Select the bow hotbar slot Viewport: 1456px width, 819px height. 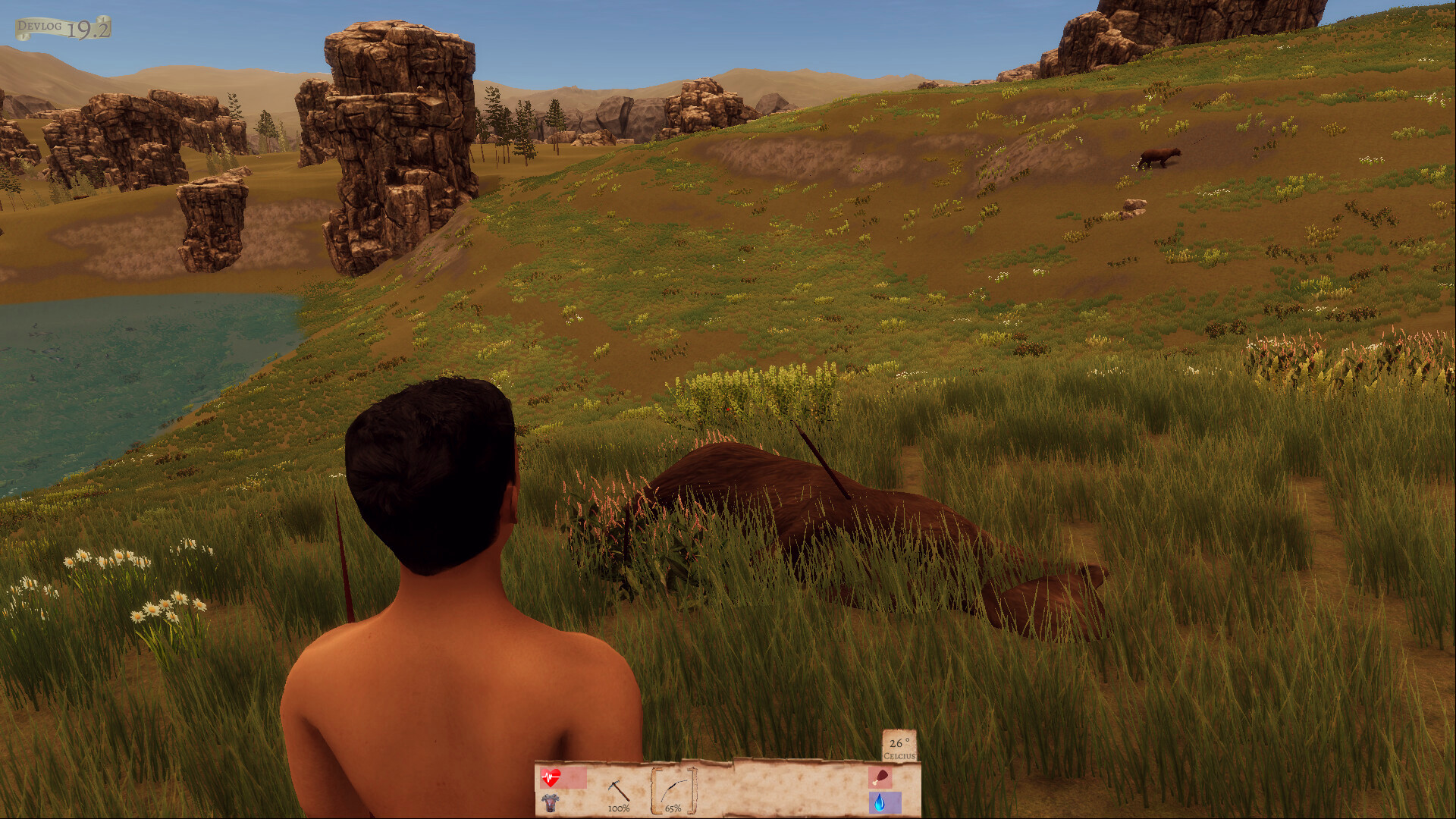tap(673, 792)
